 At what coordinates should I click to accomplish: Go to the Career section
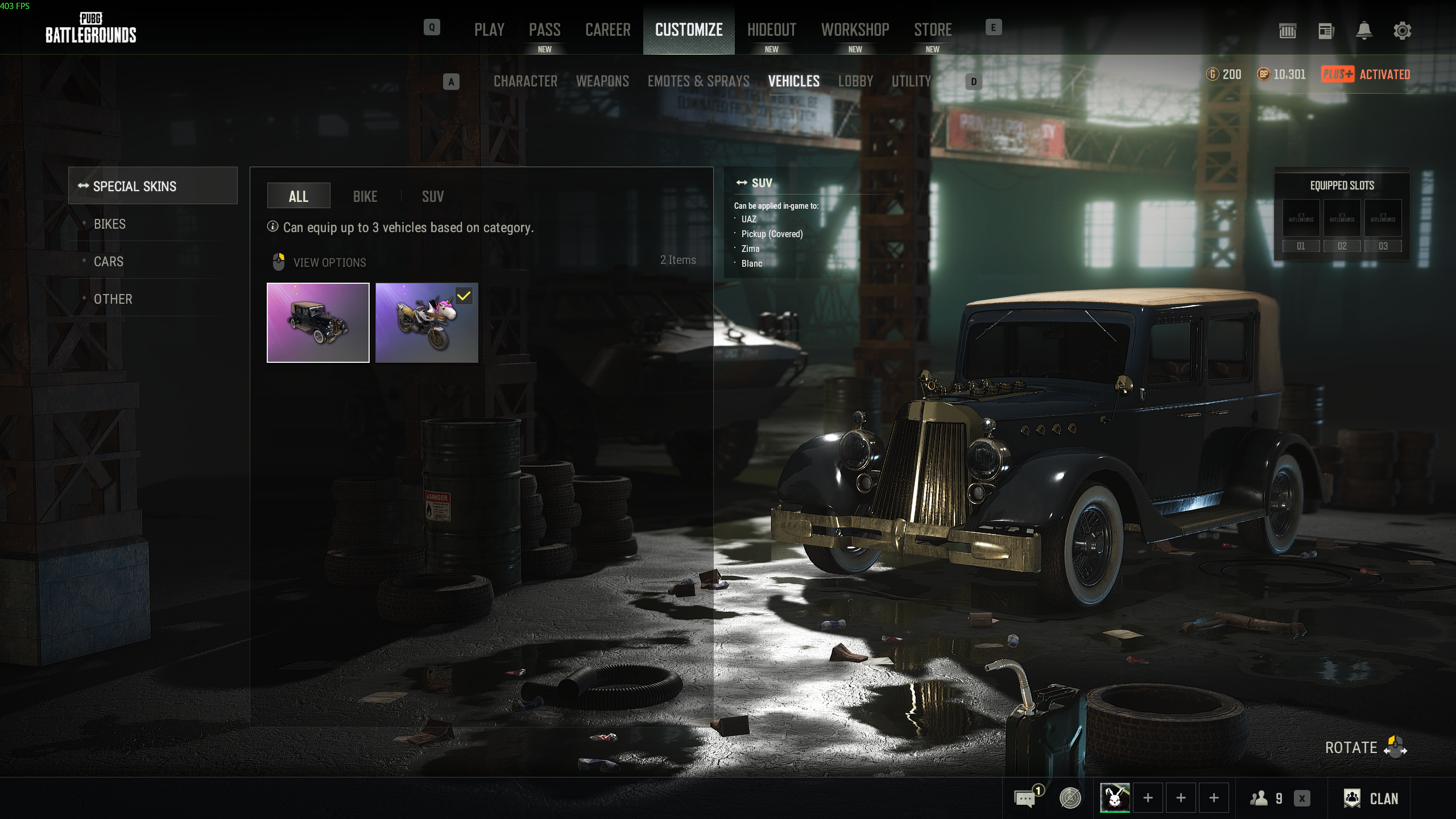click(607, 30)
